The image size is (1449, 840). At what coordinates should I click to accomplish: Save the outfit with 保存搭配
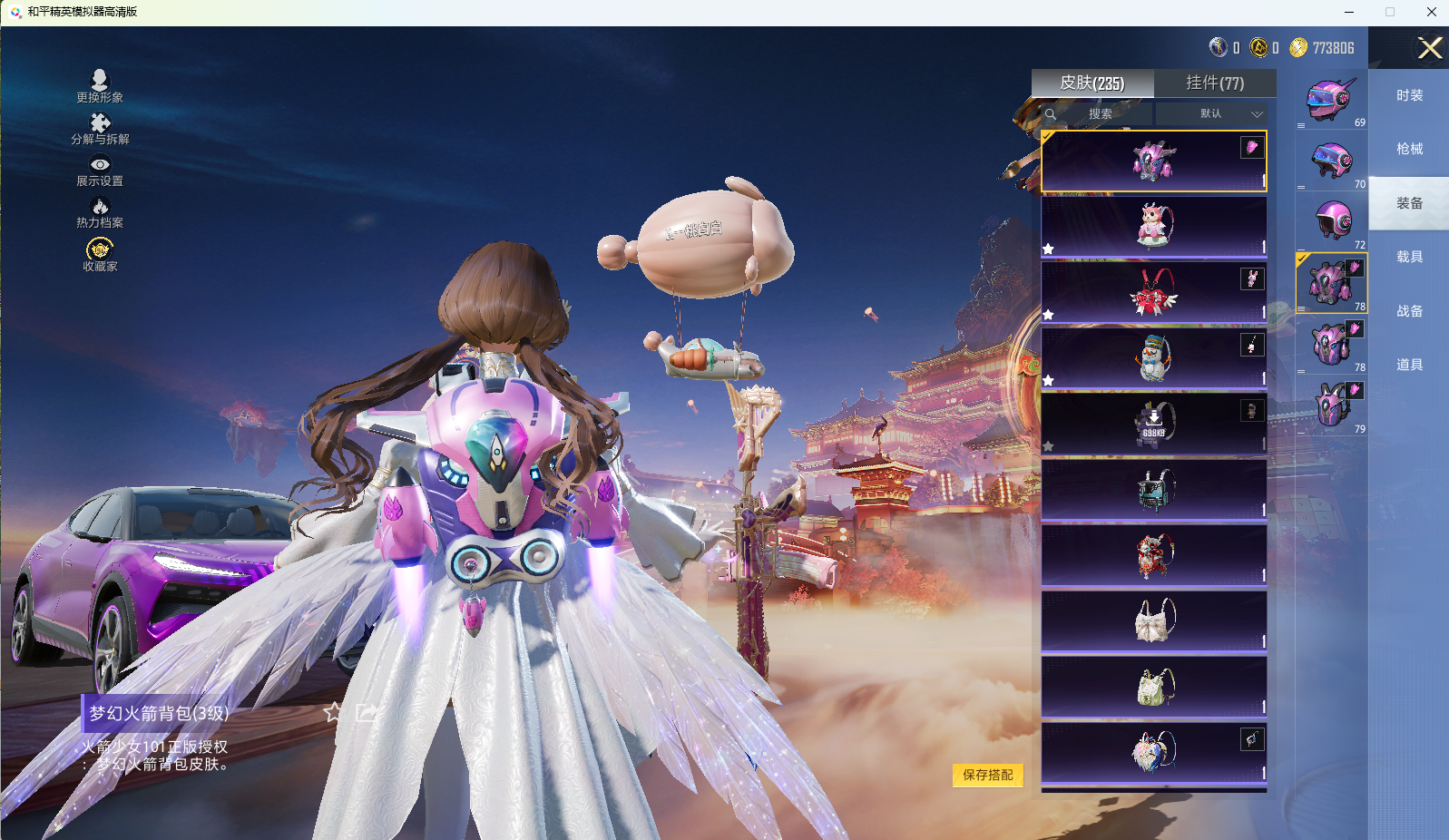(x=987, y=775)
